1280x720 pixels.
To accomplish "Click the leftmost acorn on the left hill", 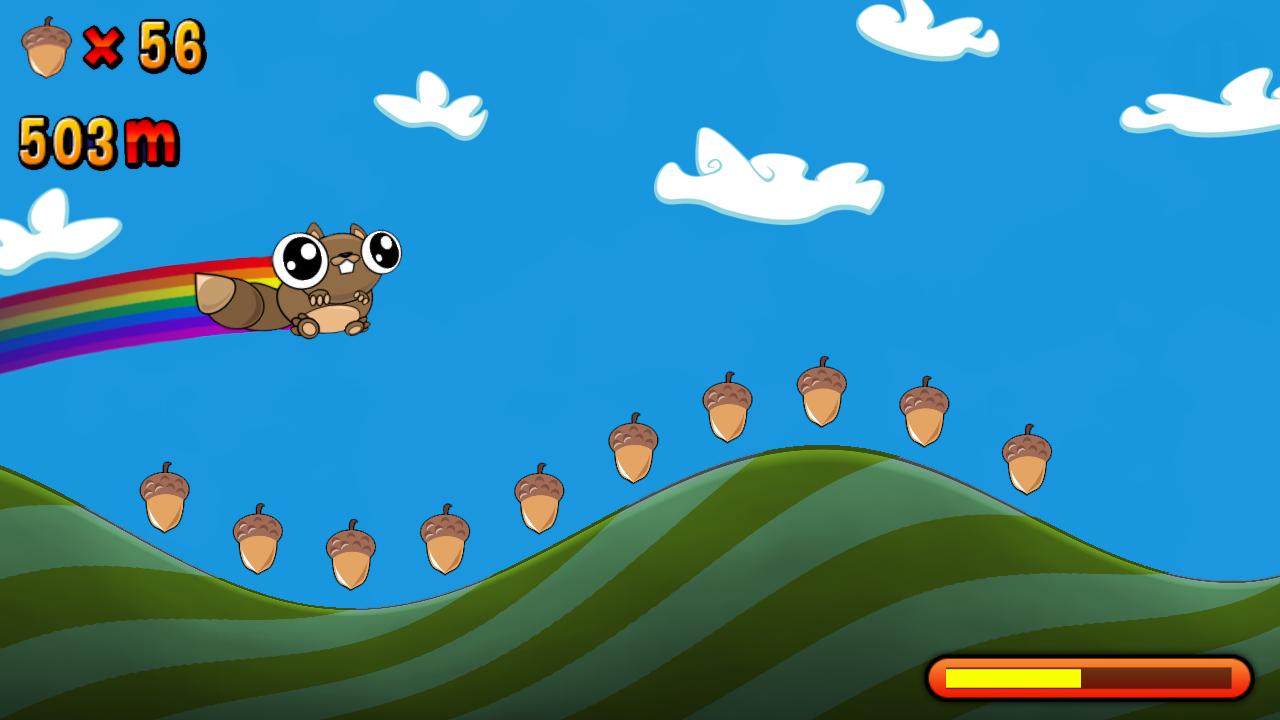I will pyautogui.click(x=162, y=500).
